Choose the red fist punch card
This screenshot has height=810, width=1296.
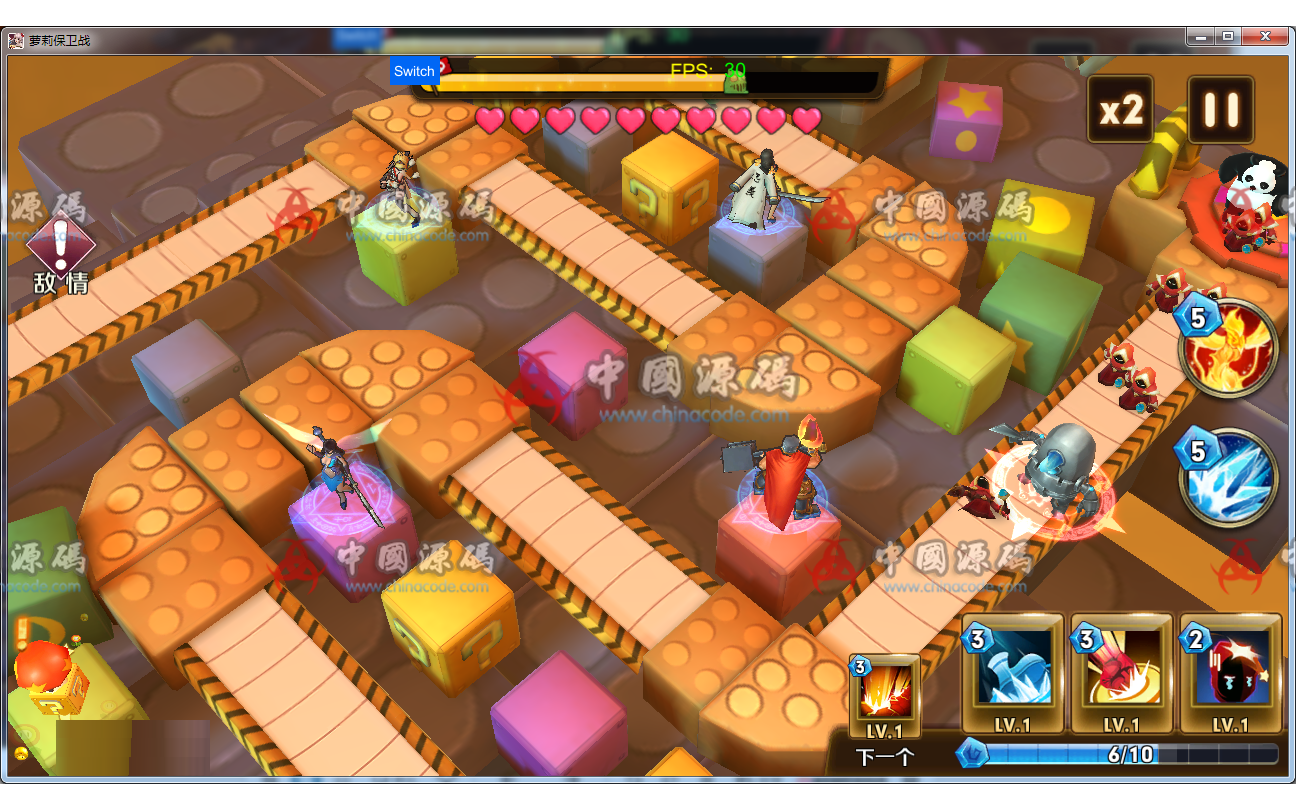click(x=1121, y=672)
